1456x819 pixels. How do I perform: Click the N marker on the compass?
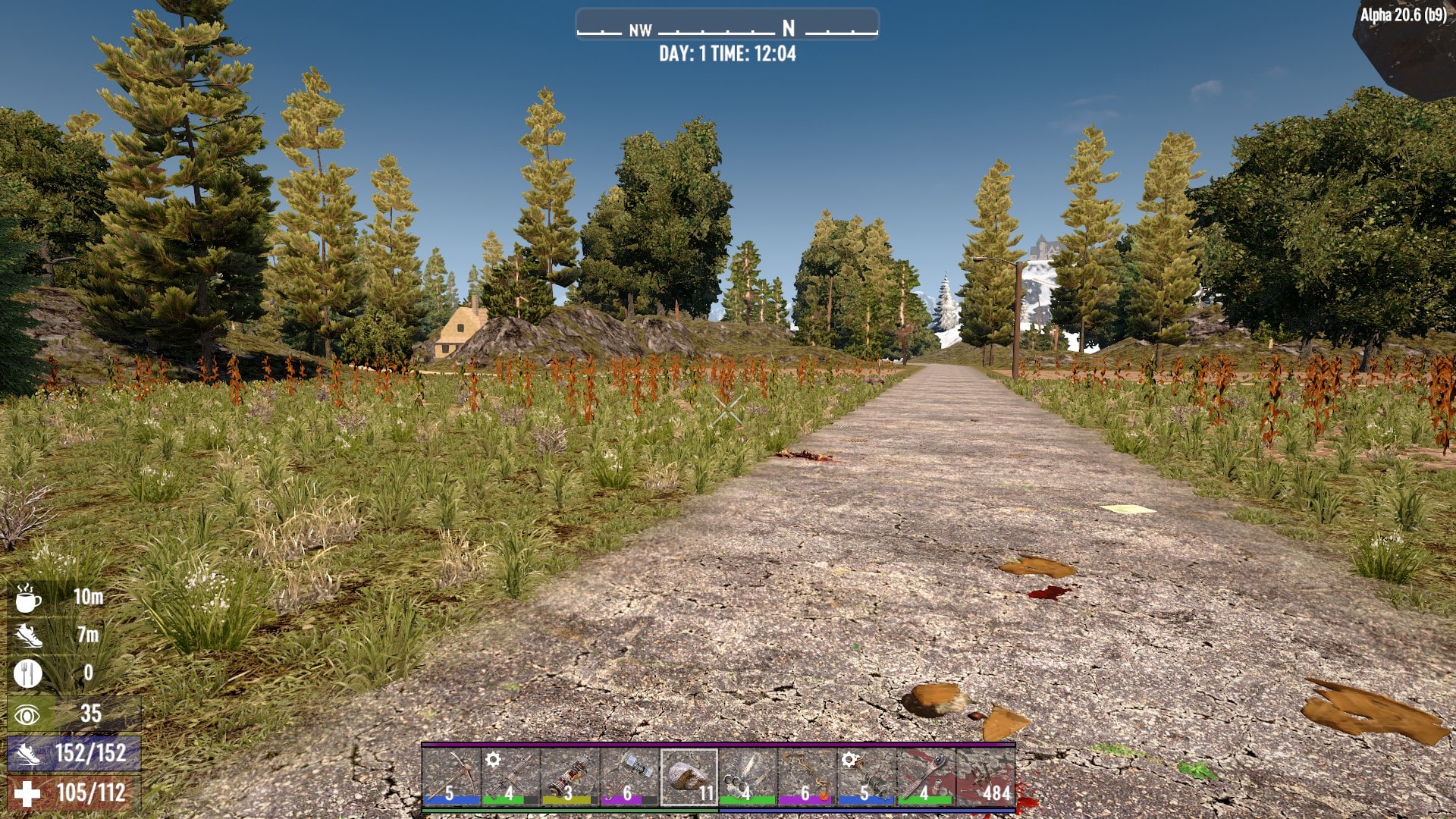click(x=788, y=30)
